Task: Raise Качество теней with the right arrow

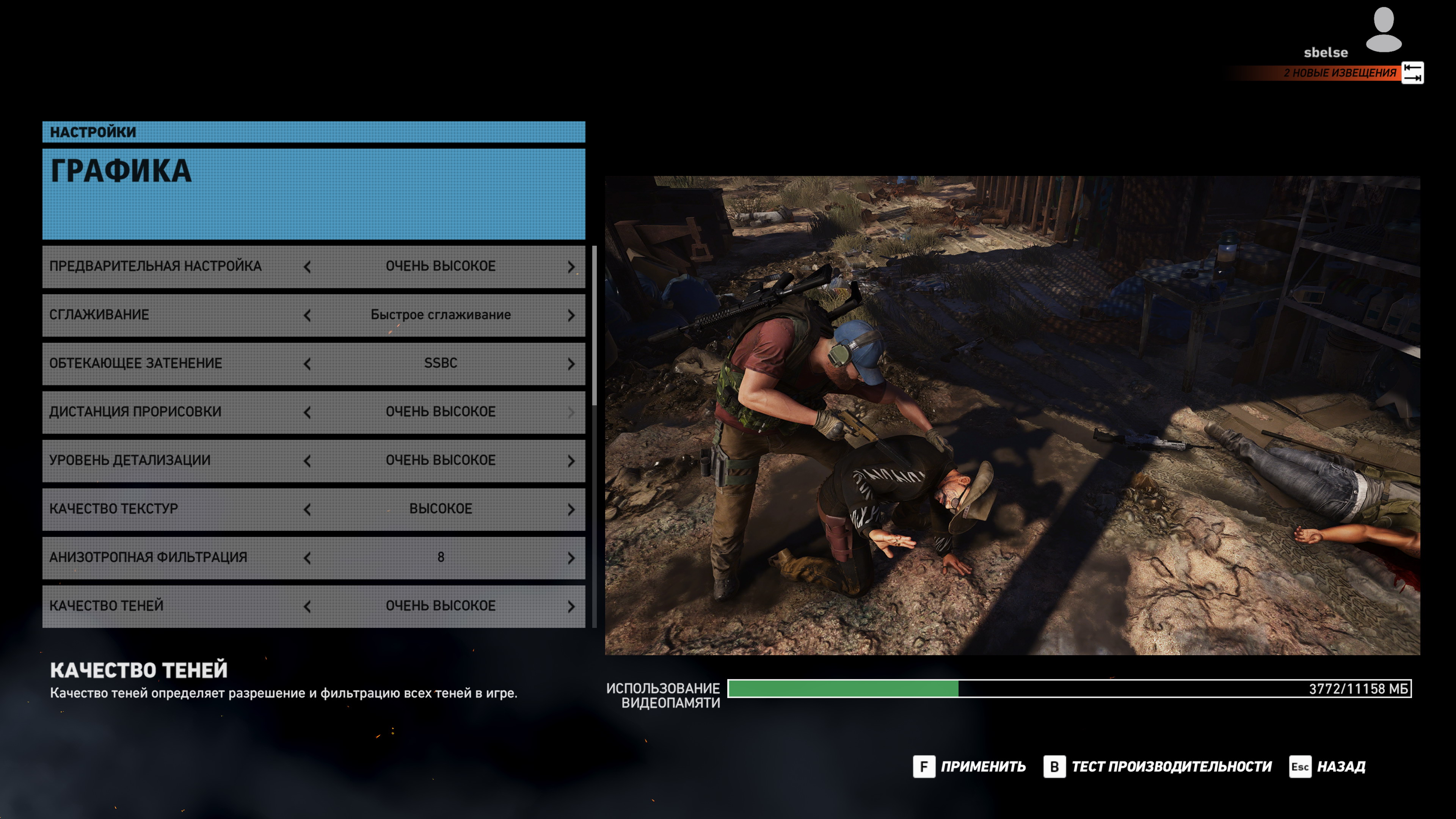Action: pyautogui.click(x=571, y=607)
